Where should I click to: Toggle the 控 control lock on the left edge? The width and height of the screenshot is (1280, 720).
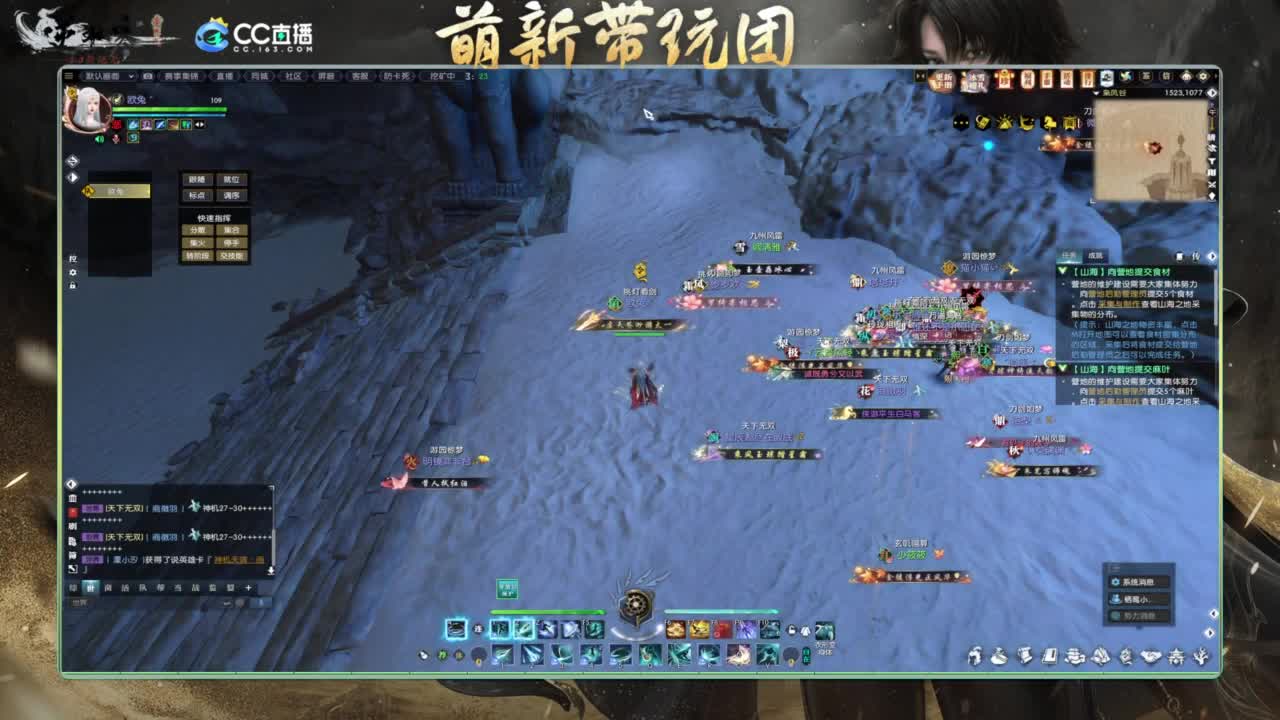71,259
